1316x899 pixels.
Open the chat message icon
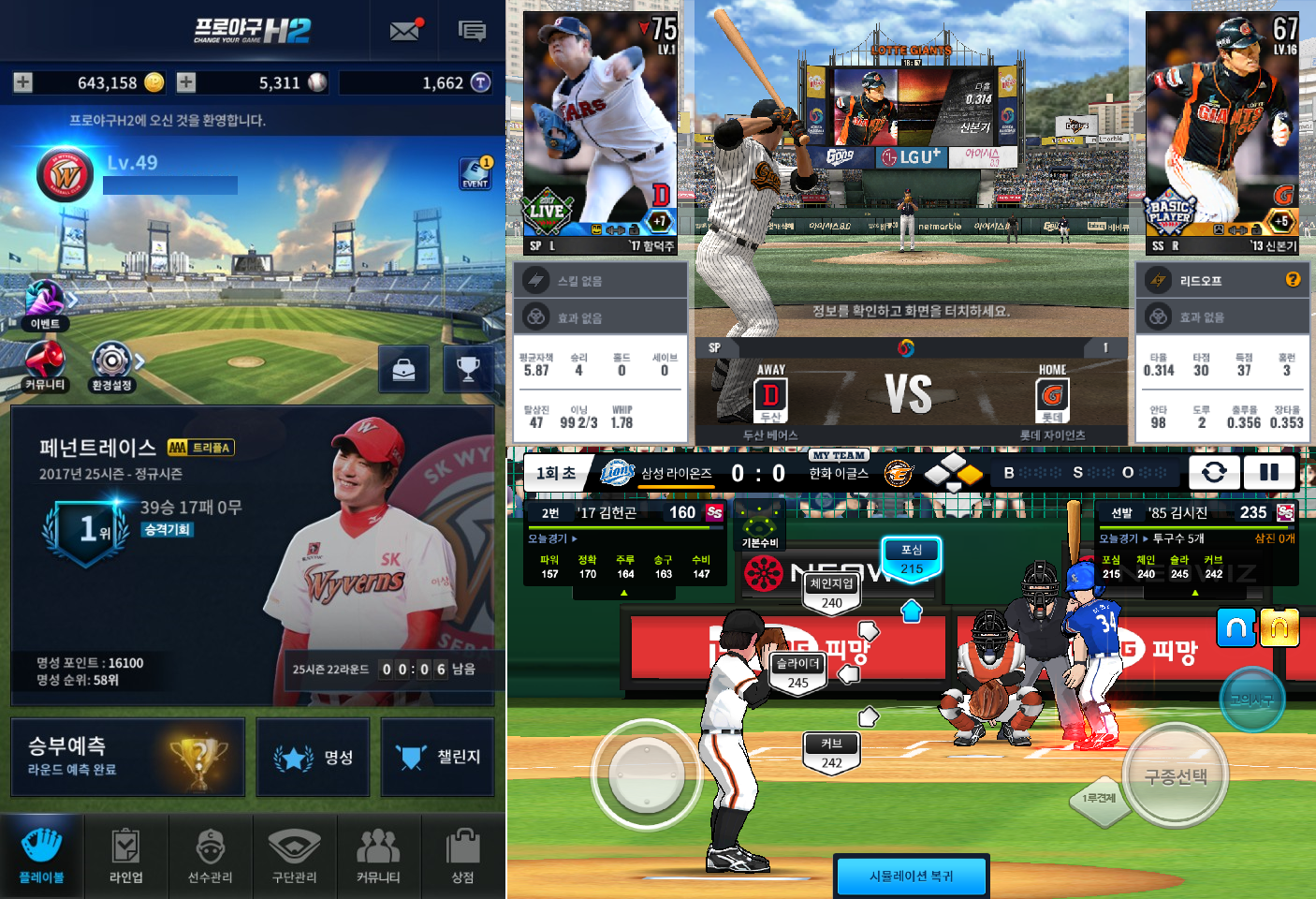472,31
